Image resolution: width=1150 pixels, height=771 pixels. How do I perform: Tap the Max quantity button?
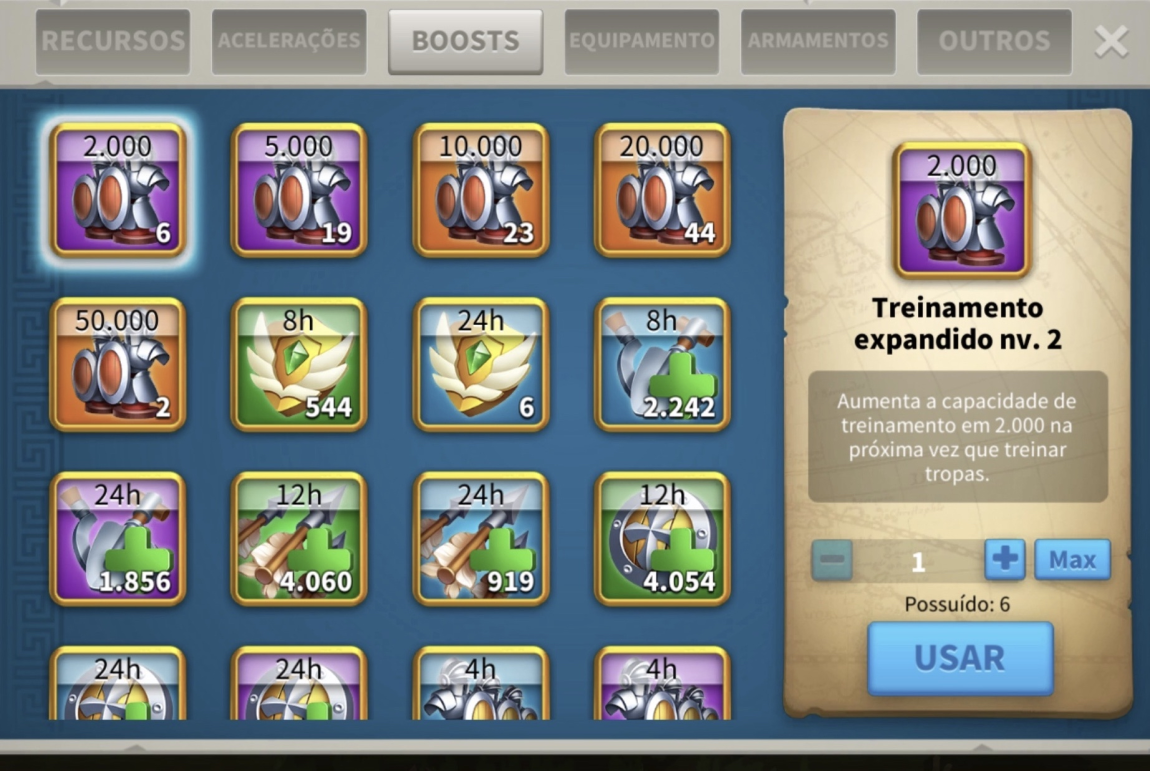click(x=1072, y=560)
